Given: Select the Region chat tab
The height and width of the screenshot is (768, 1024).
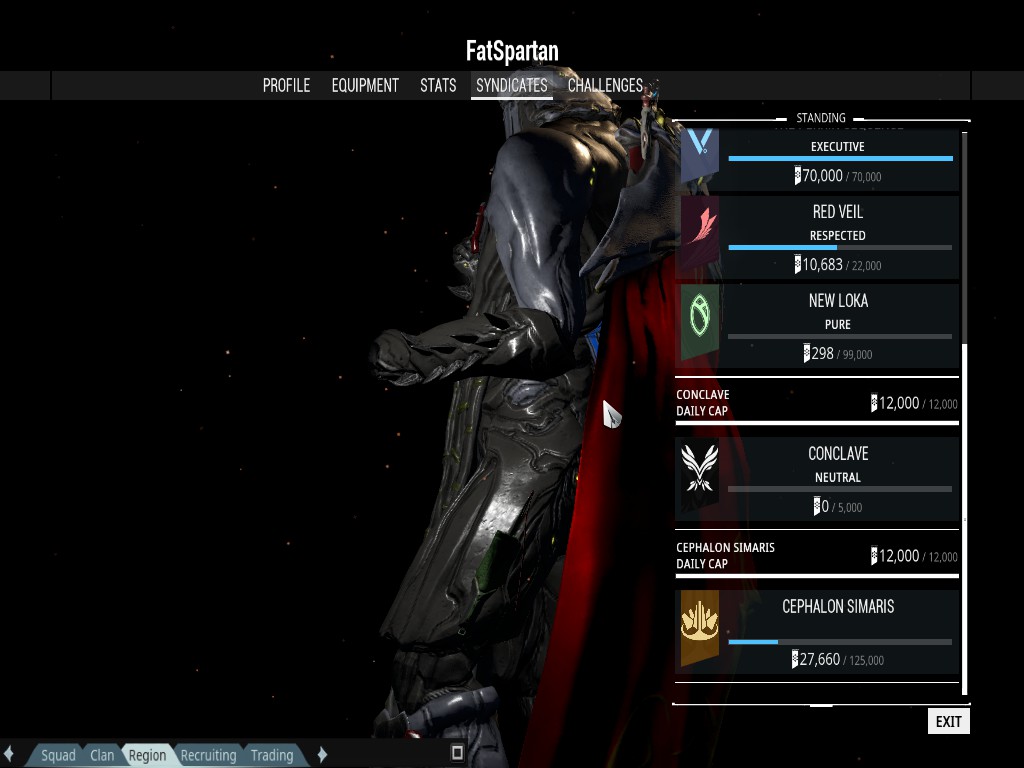Looking at the screenshot, I should coord(147,755).
